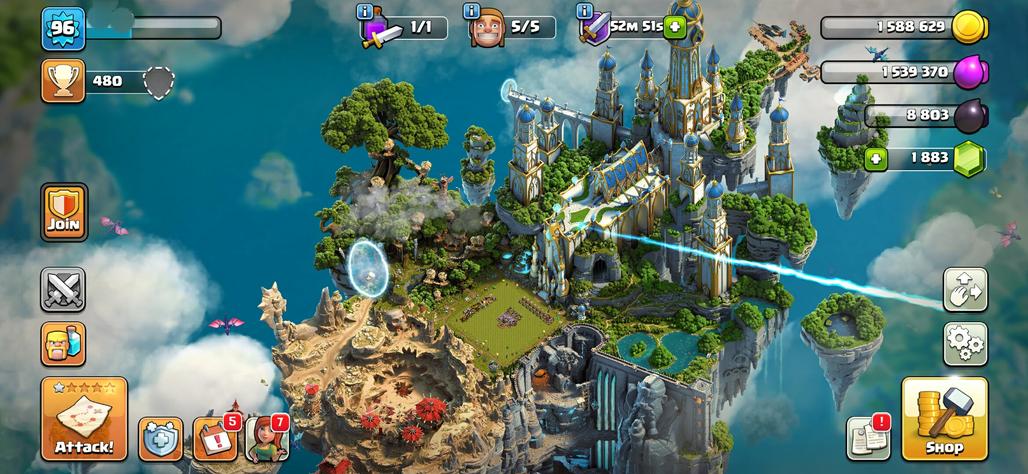Open the papers button with the red alert badge

coord(868,438)
